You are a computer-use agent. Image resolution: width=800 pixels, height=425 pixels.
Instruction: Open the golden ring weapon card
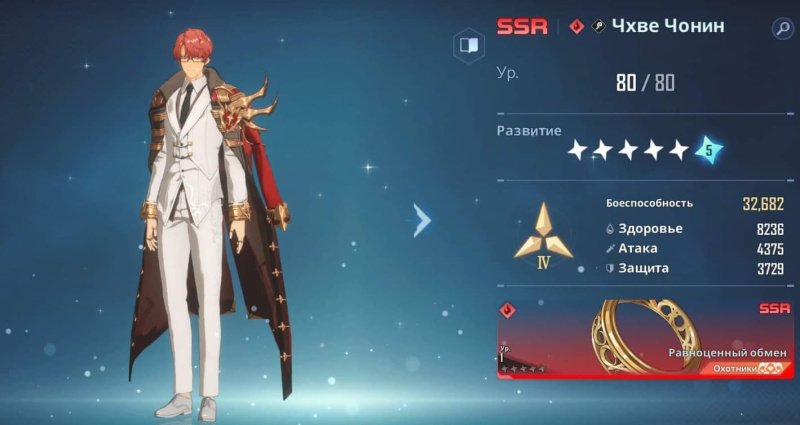646,339
